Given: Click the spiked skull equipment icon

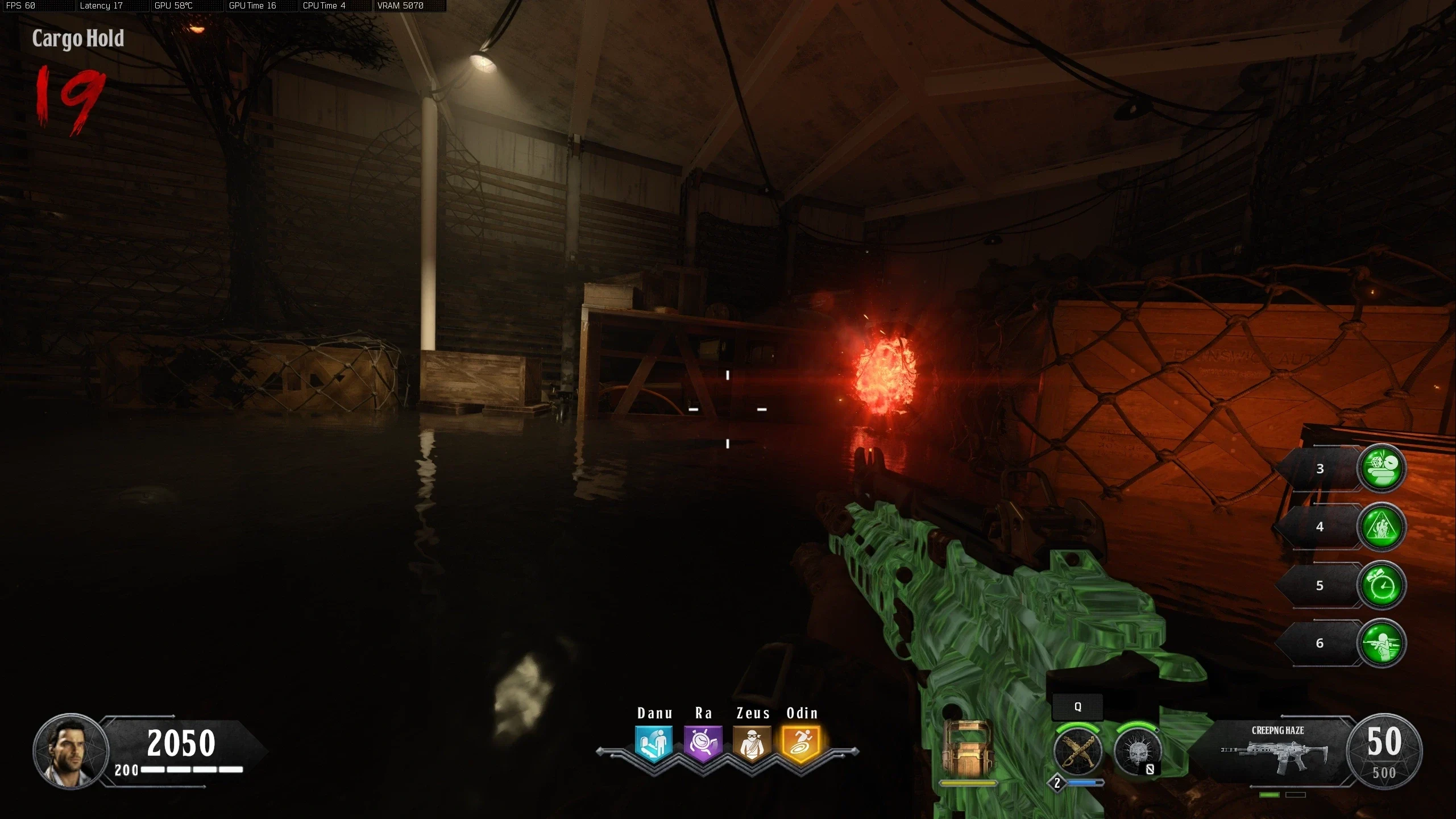Looking at the screenshot, I should (1137, 752).
